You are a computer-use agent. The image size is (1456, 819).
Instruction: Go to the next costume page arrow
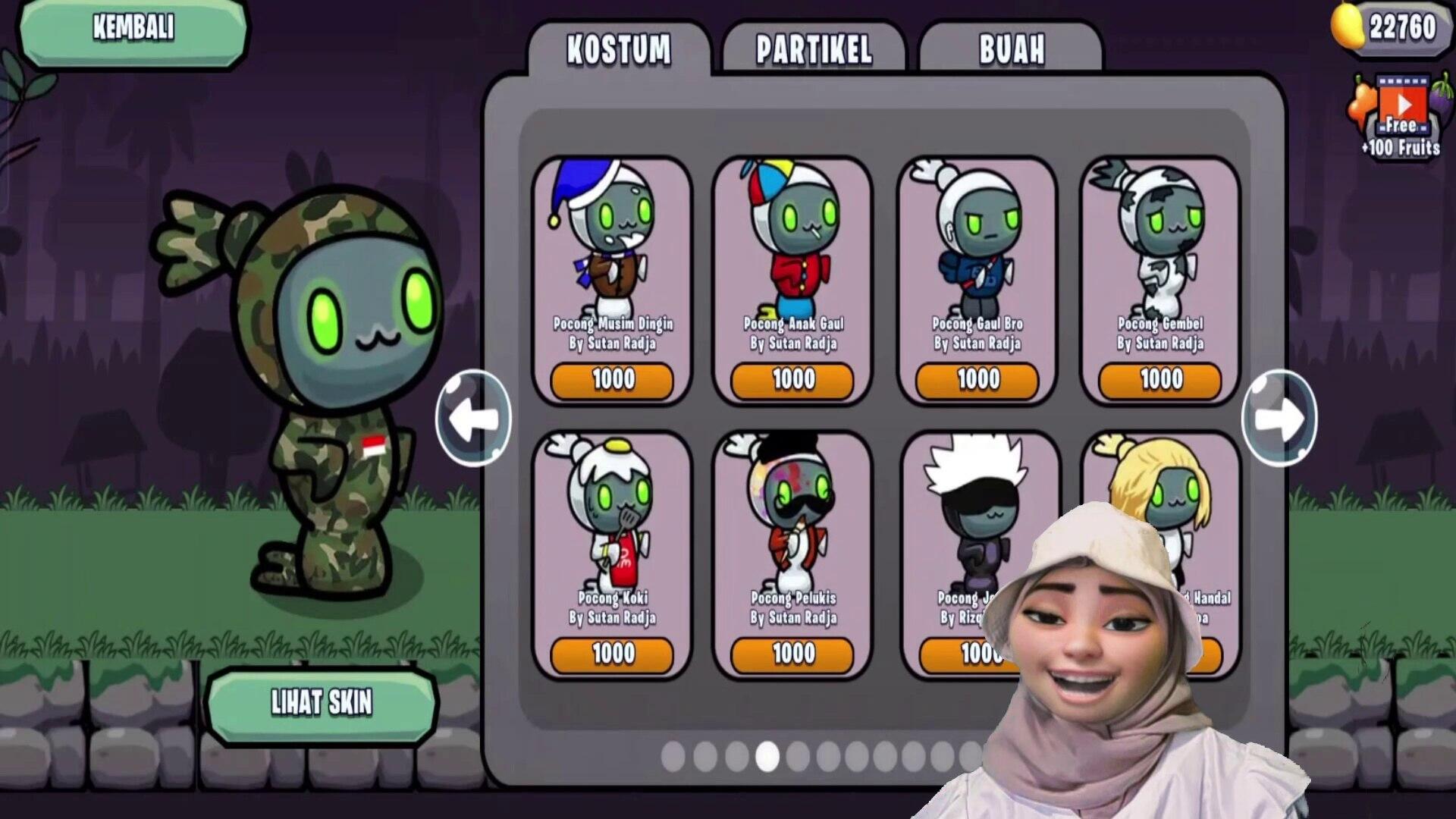pos(1279,418)
